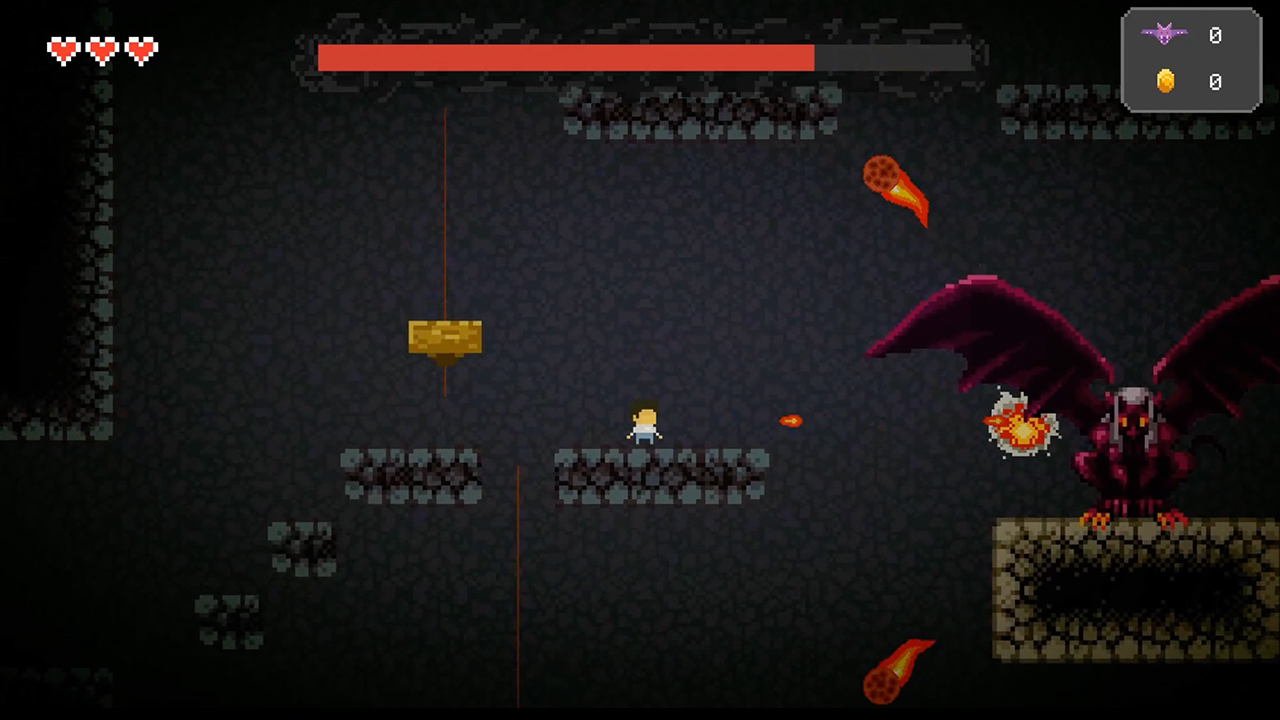Screen dimensions: 1280x720
Task: Select the gold coin icon in counter panel
Action: point(1164,82)
